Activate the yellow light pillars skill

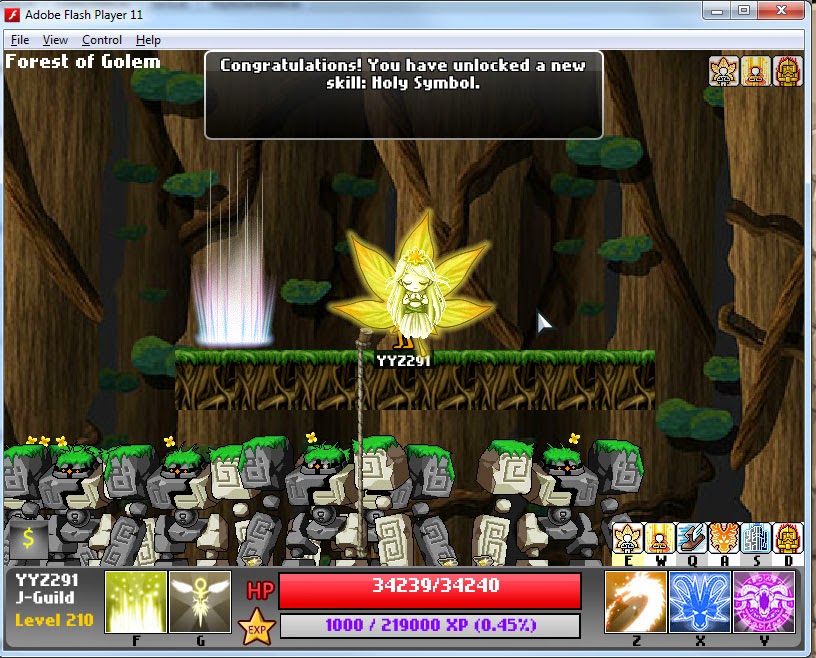[136, 602]
